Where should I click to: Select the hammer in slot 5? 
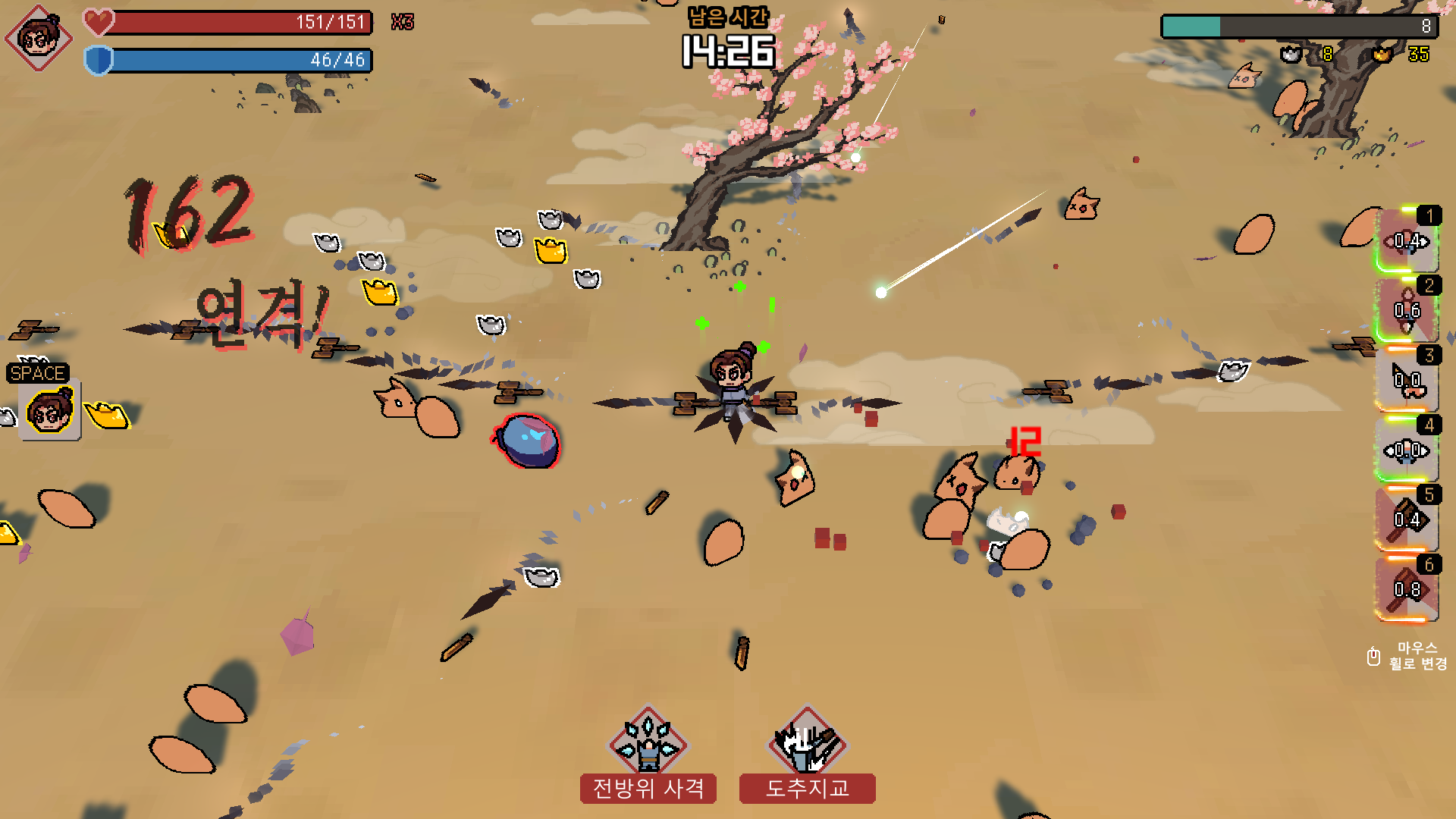1407,519
